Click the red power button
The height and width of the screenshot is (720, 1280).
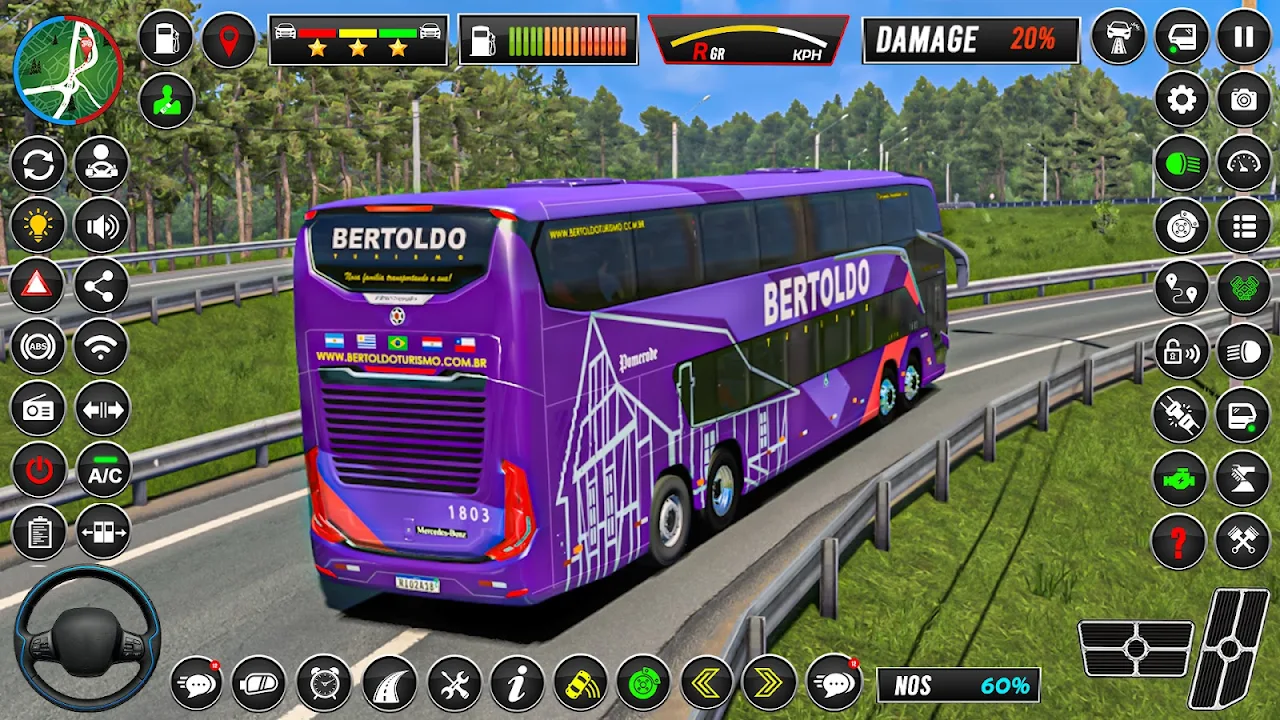click(38, 471)
